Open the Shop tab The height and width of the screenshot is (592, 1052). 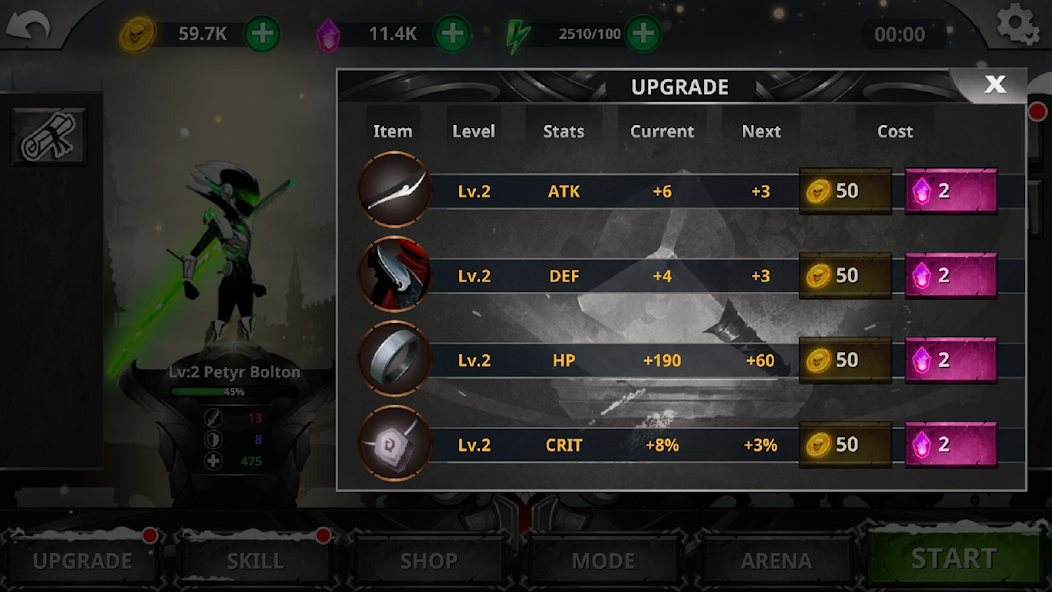[429, 561]
